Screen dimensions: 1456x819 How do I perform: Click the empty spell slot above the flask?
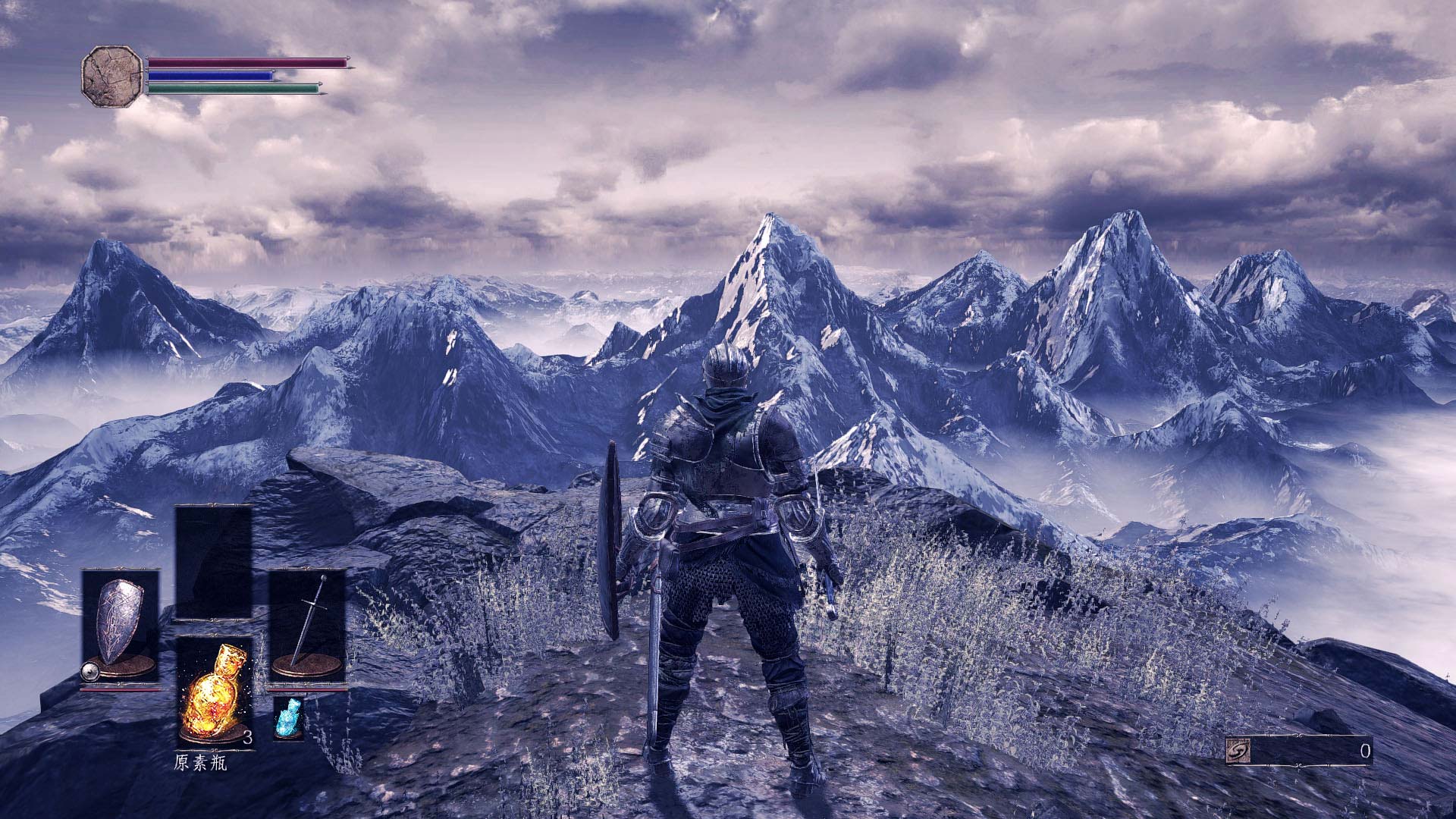[214, 563]
